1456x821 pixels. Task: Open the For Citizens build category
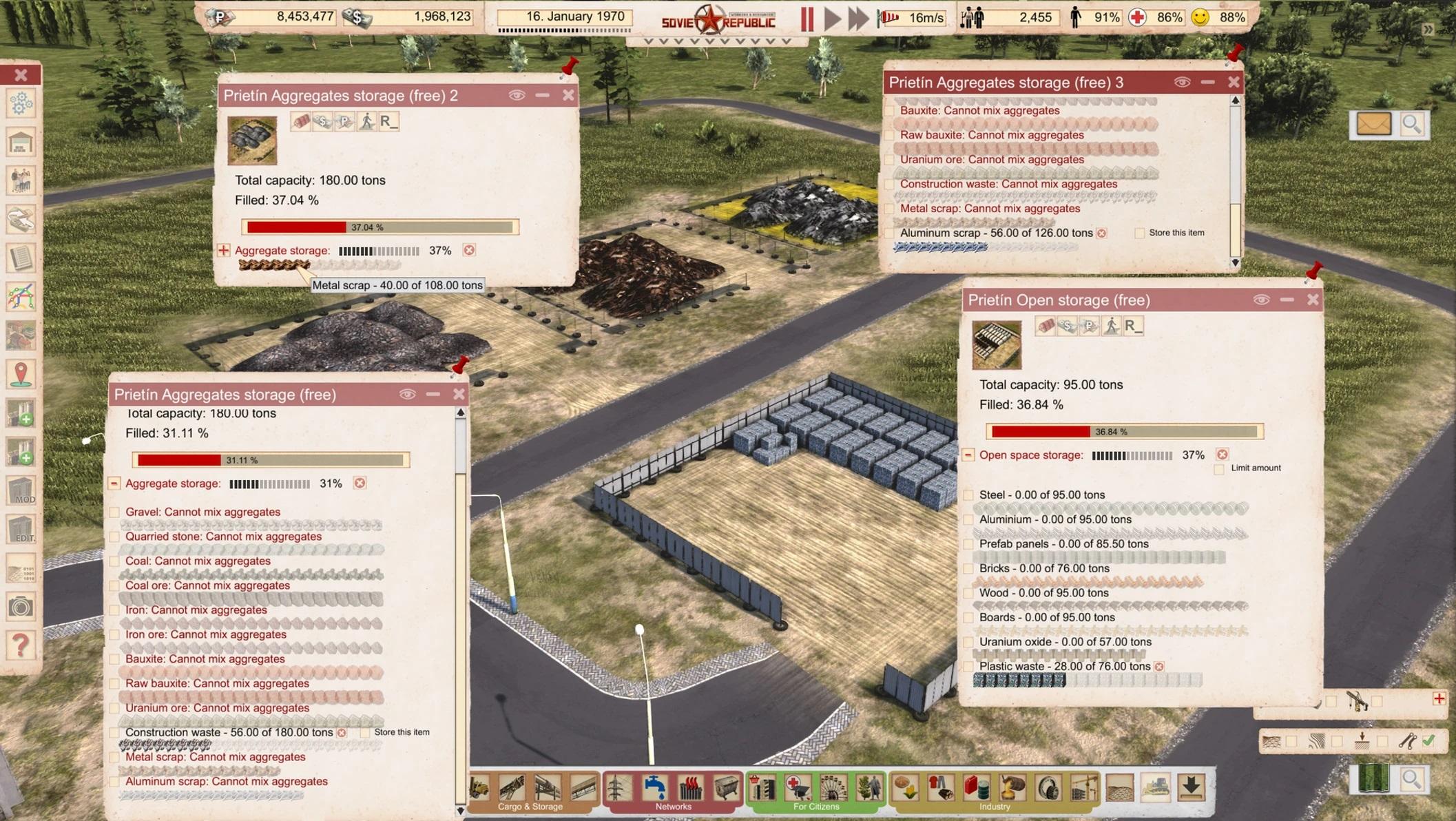(x=815, y=806)
